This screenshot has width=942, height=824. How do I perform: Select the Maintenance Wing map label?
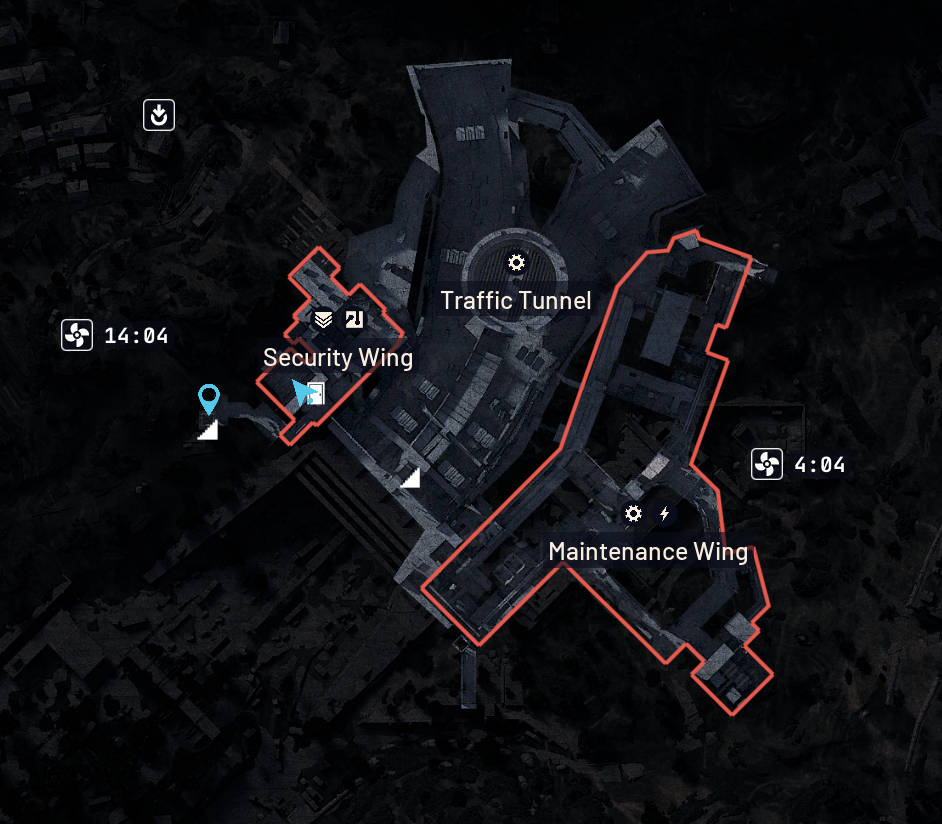click(x=648, y=551)
